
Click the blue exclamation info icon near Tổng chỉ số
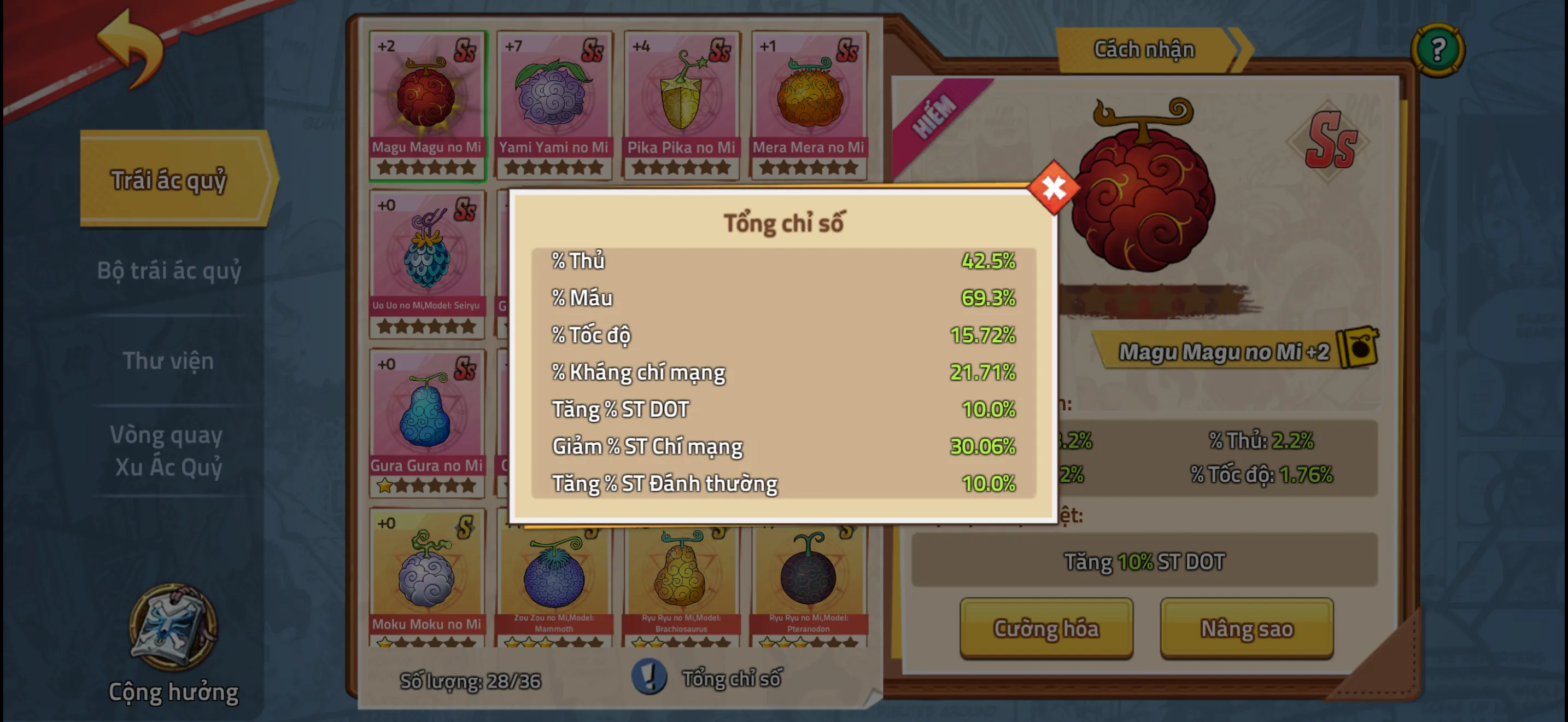point(648,678)
